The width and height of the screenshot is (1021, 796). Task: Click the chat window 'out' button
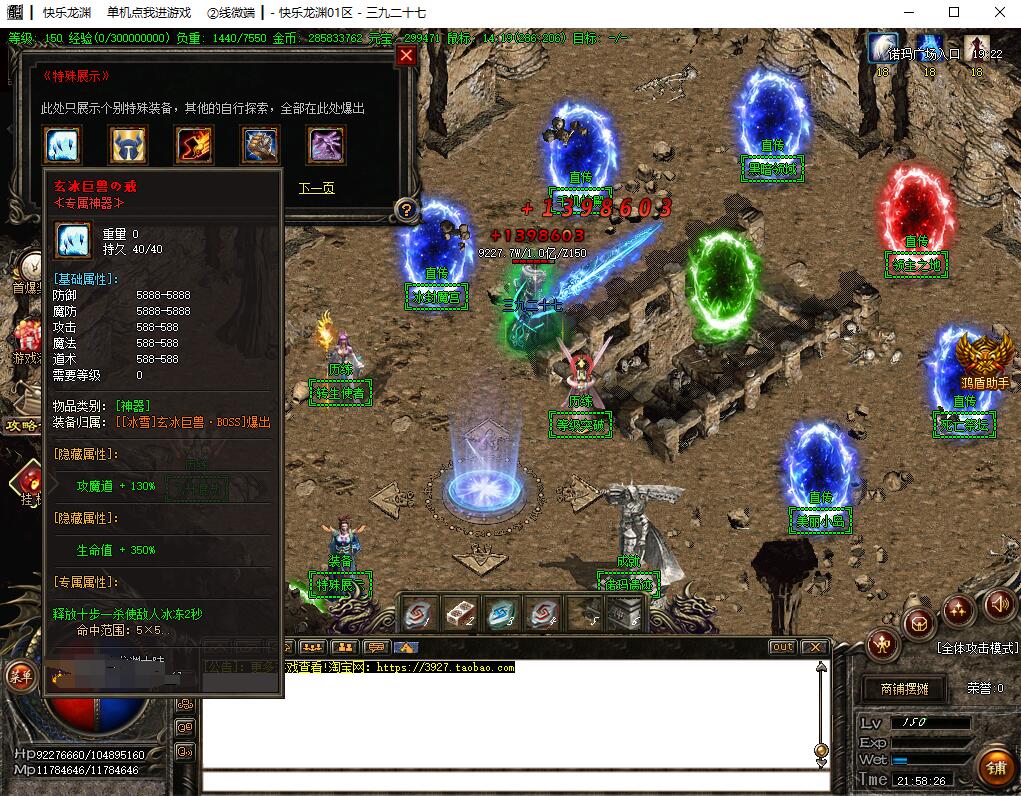coord(782,647)
